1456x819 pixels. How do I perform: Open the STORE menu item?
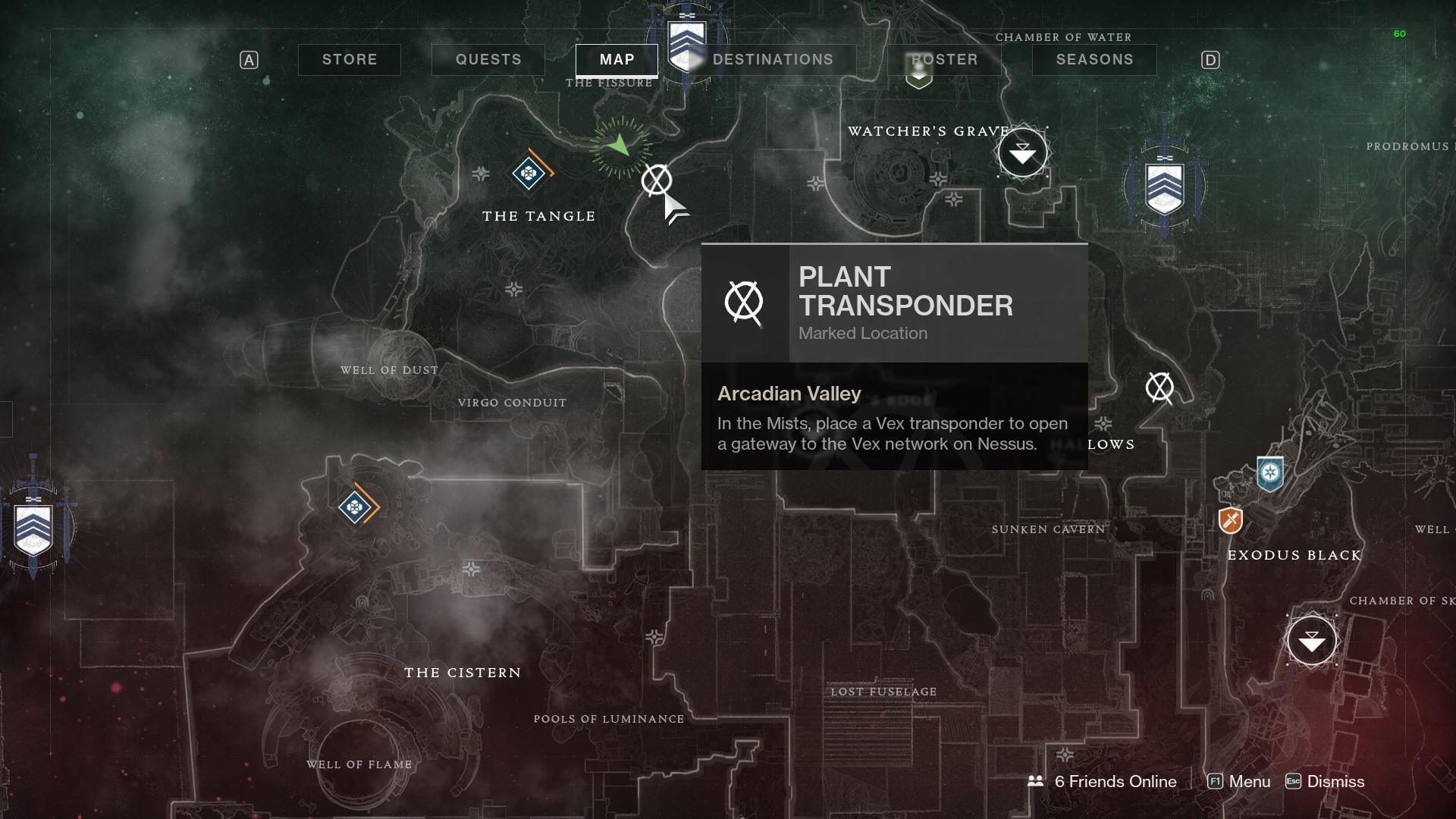(x=349, y=59)
